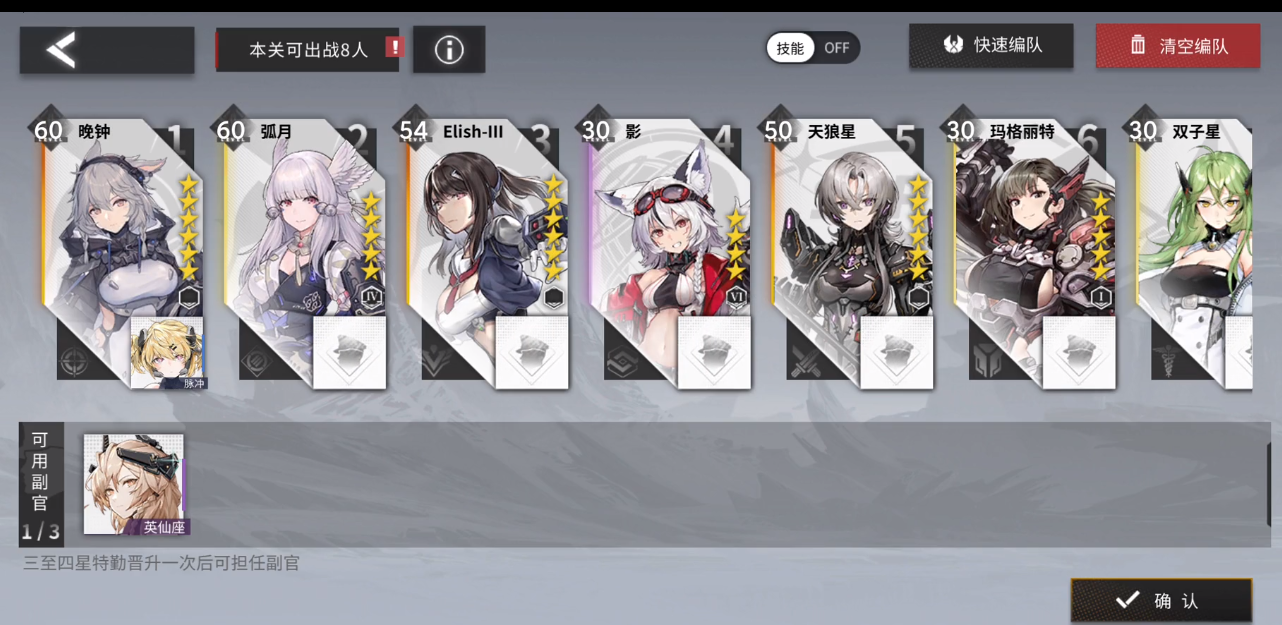Go back using the arrow button
This screenshot has width=1282, height=625.
pos(106,50)
